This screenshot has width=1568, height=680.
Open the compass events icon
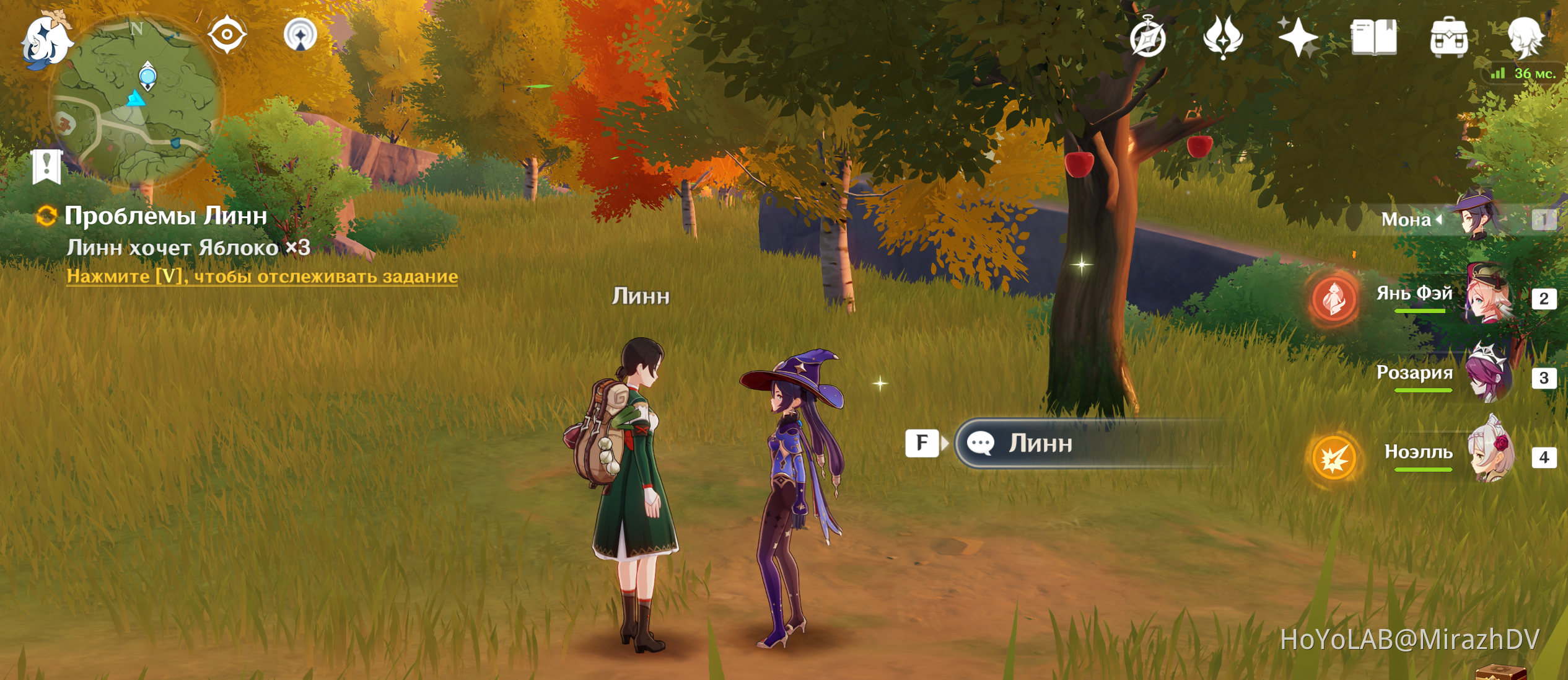coord(1147,38)
